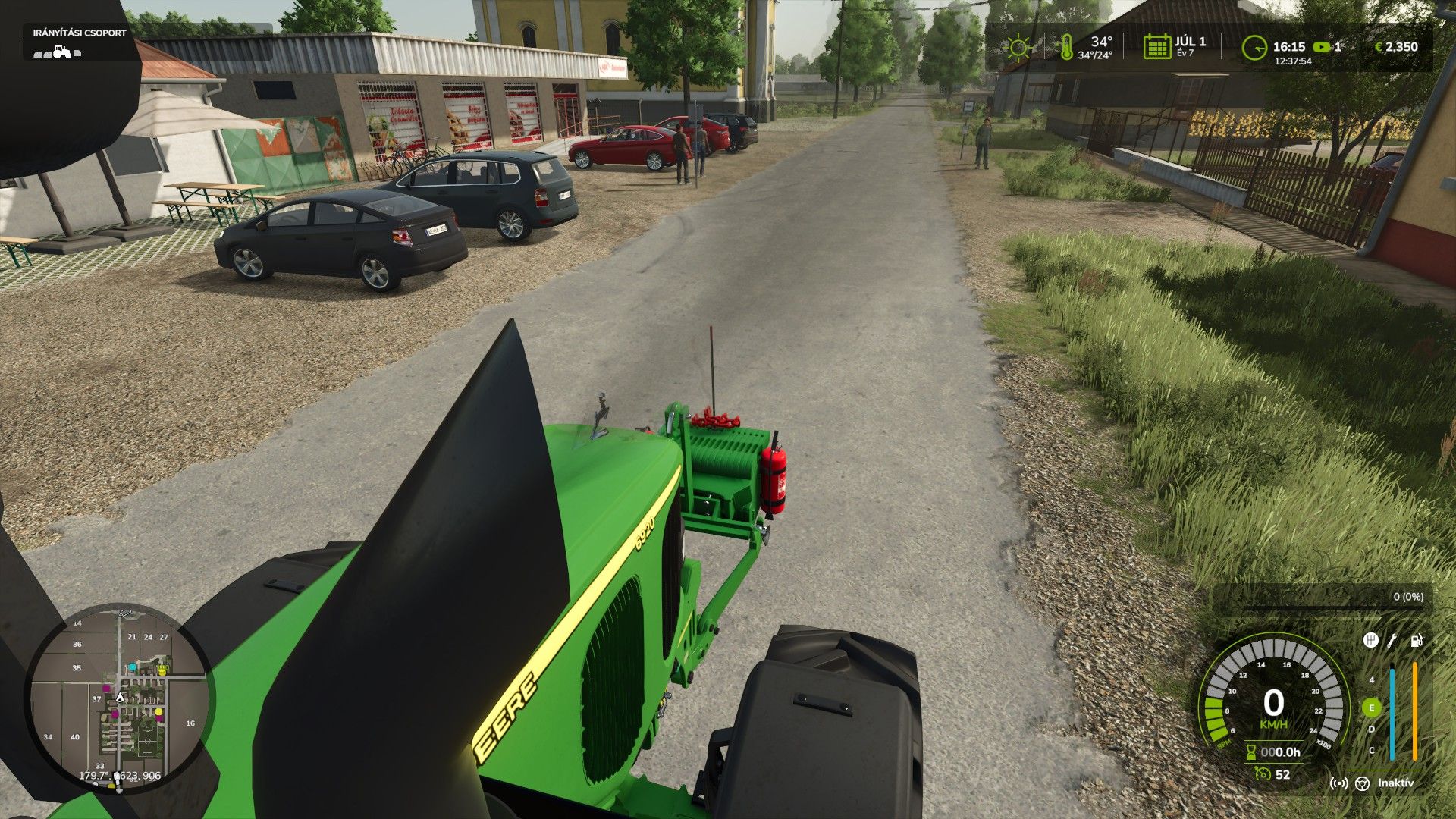This screenshot has height=819, width=1456.
Task: Select the gear indicator letter D
Action: 1372,729
